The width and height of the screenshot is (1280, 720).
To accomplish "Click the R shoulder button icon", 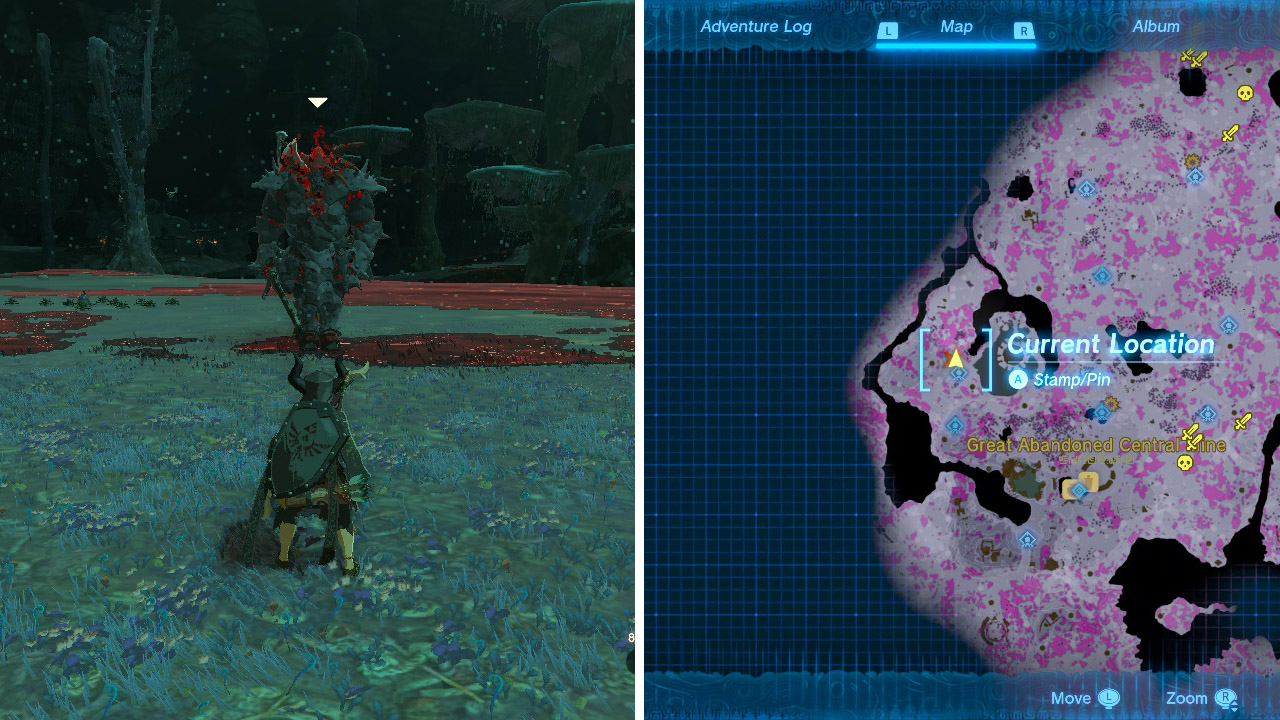I will 1022,32.
